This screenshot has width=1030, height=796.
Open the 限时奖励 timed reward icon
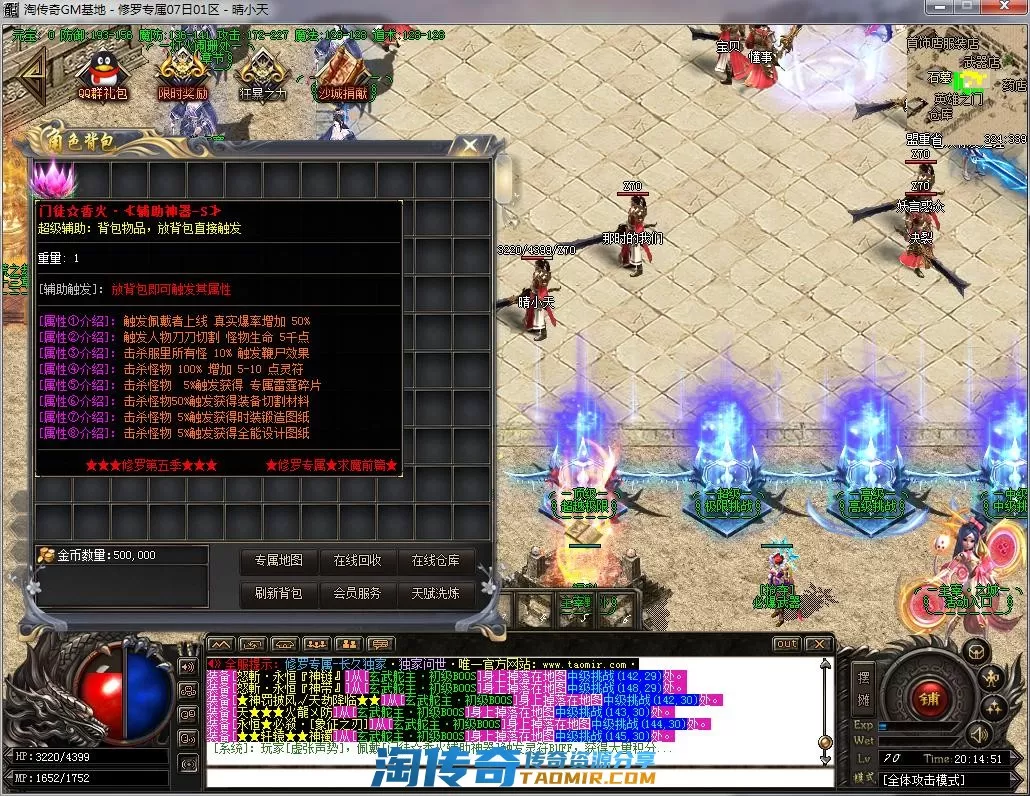pyautogui.click(x=183, y=73)
